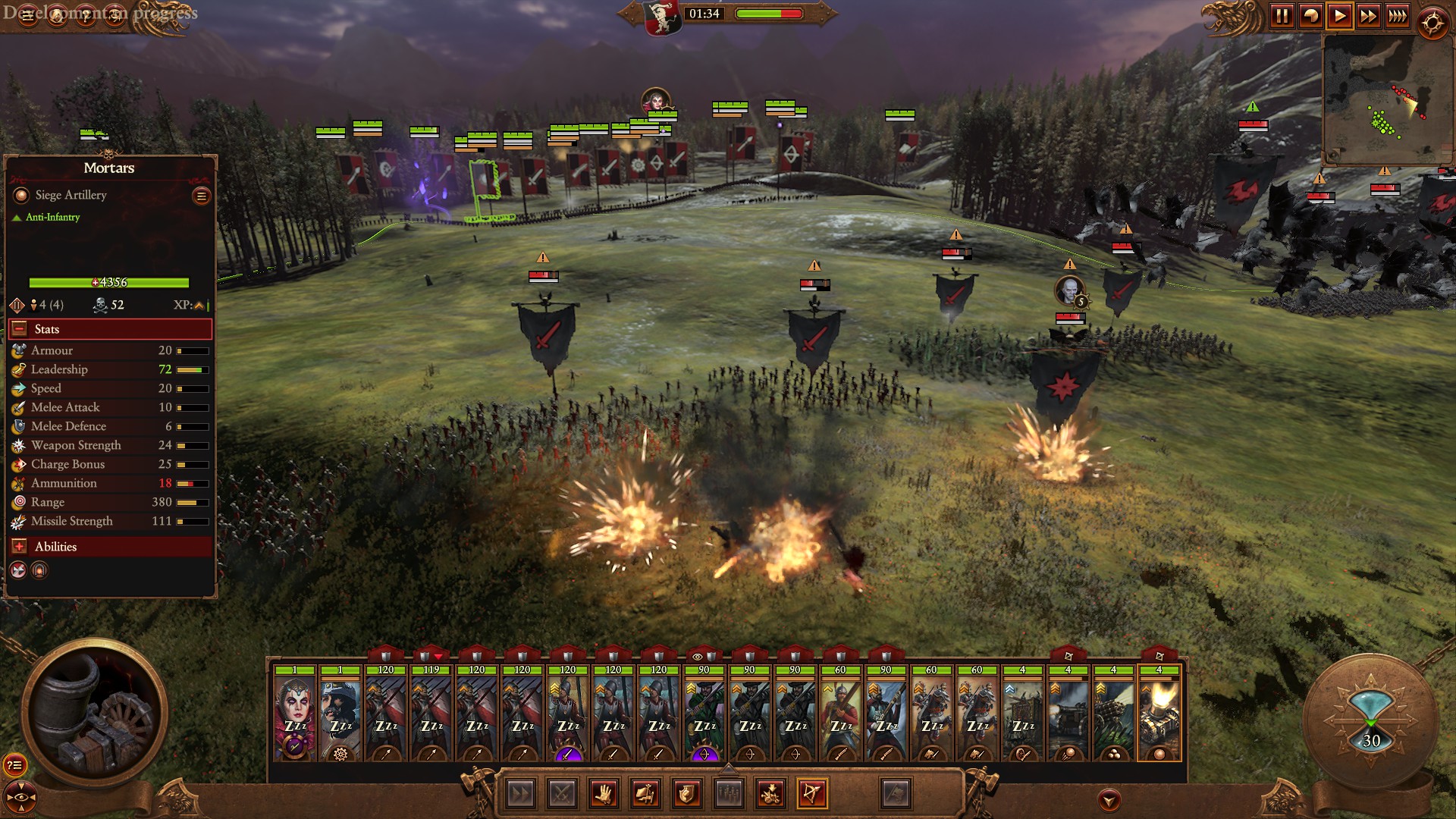
Task: Toggle the halt open-hand command
Action: (604, 794)
